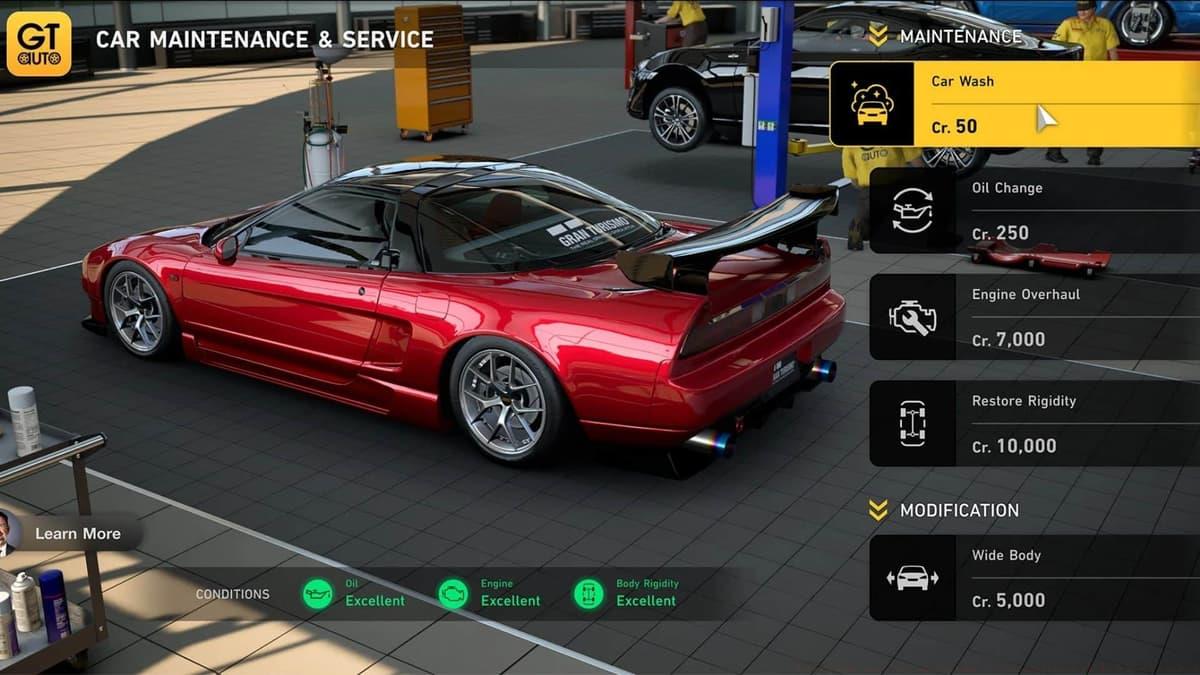
Task: Open the Wide Body modification
Action: click(1032, 578)
